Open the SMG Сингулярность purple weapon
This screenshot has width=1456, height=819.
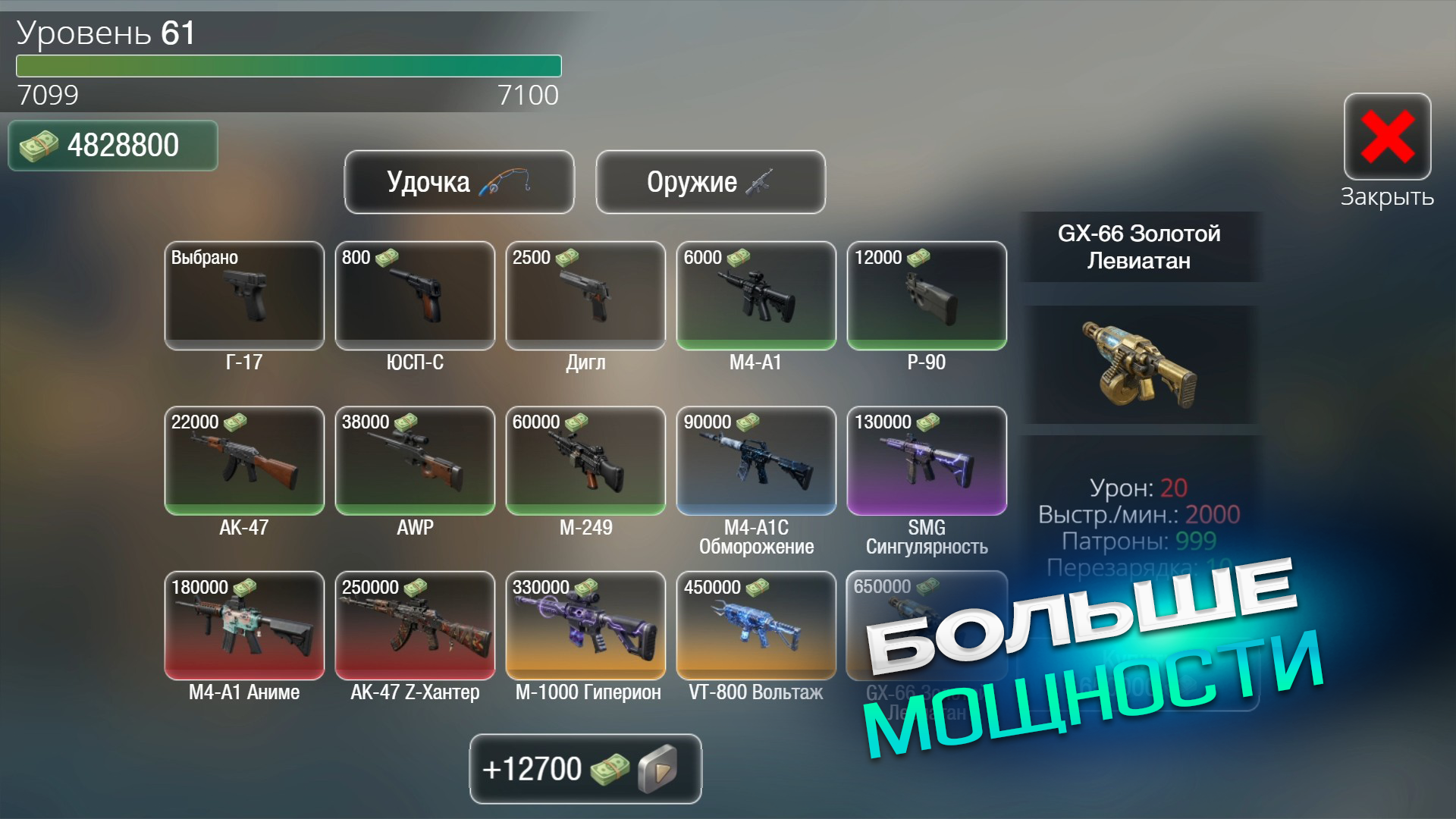927,460
